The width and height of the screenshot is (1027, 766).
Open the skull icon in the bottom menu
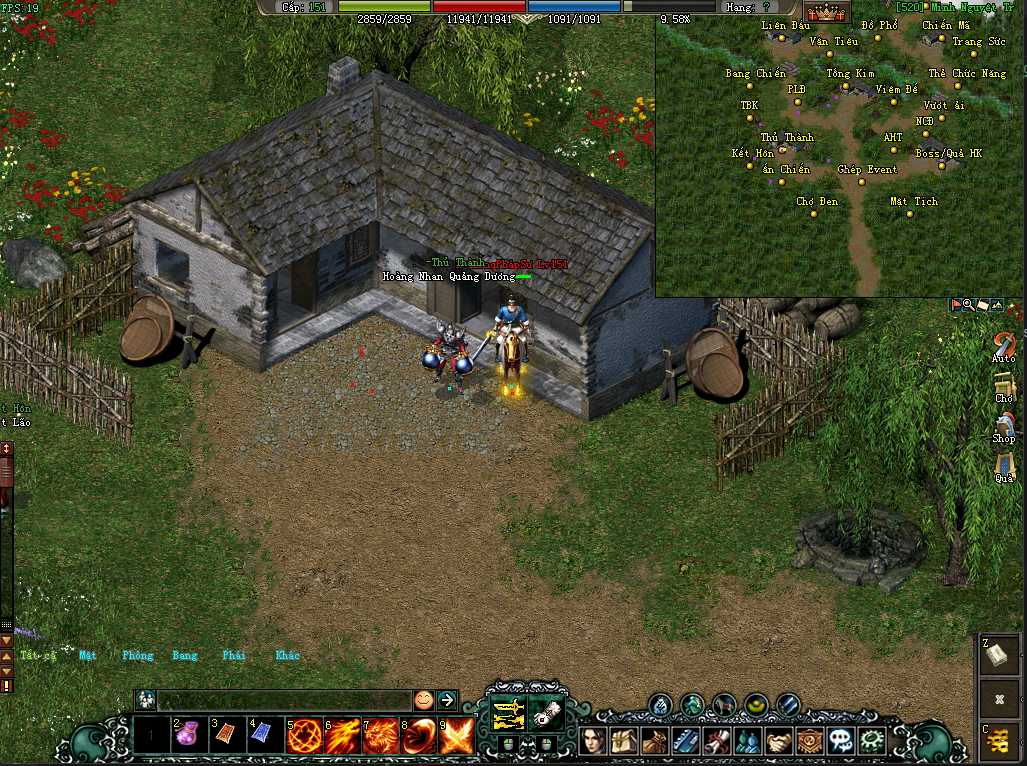click(839, 741)
